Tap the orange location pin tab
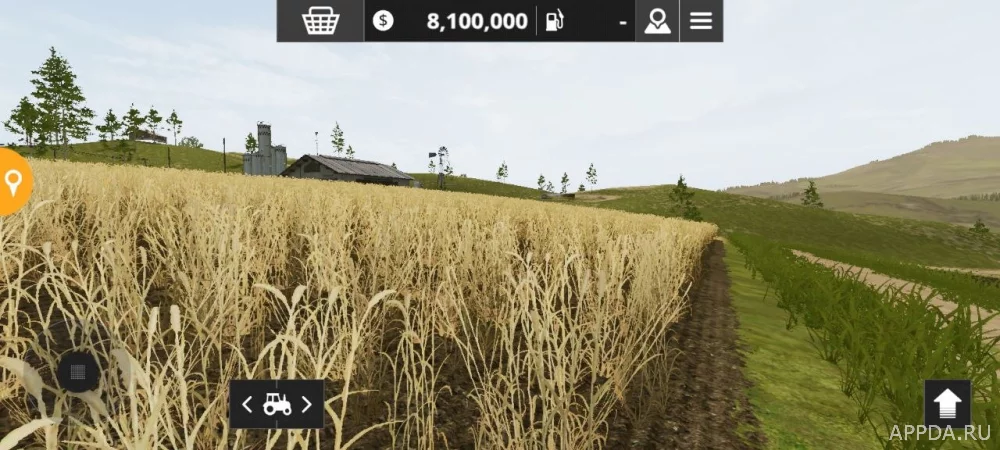This screenshot has height=450, width=1000. point(13,182)
